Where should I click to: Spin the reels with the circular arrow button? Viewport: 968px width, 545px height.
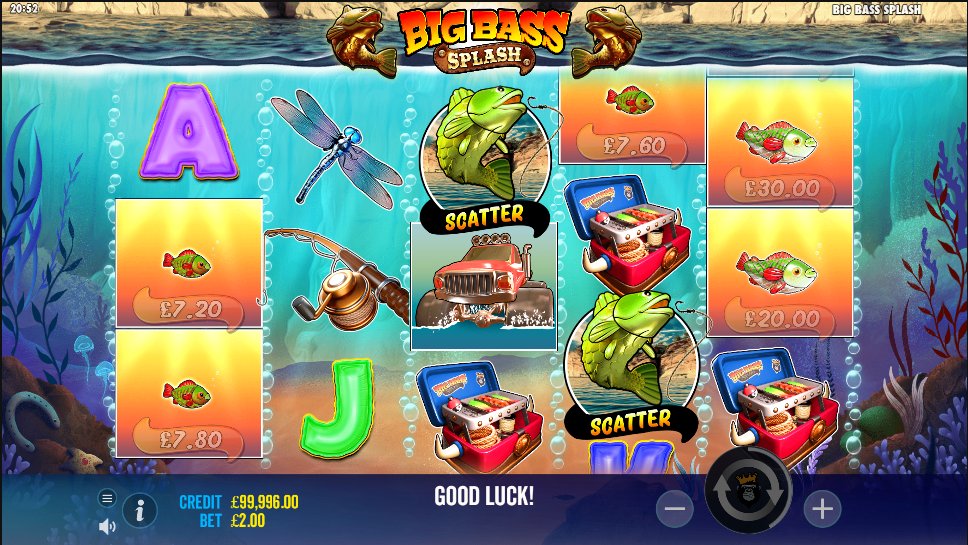748,493
